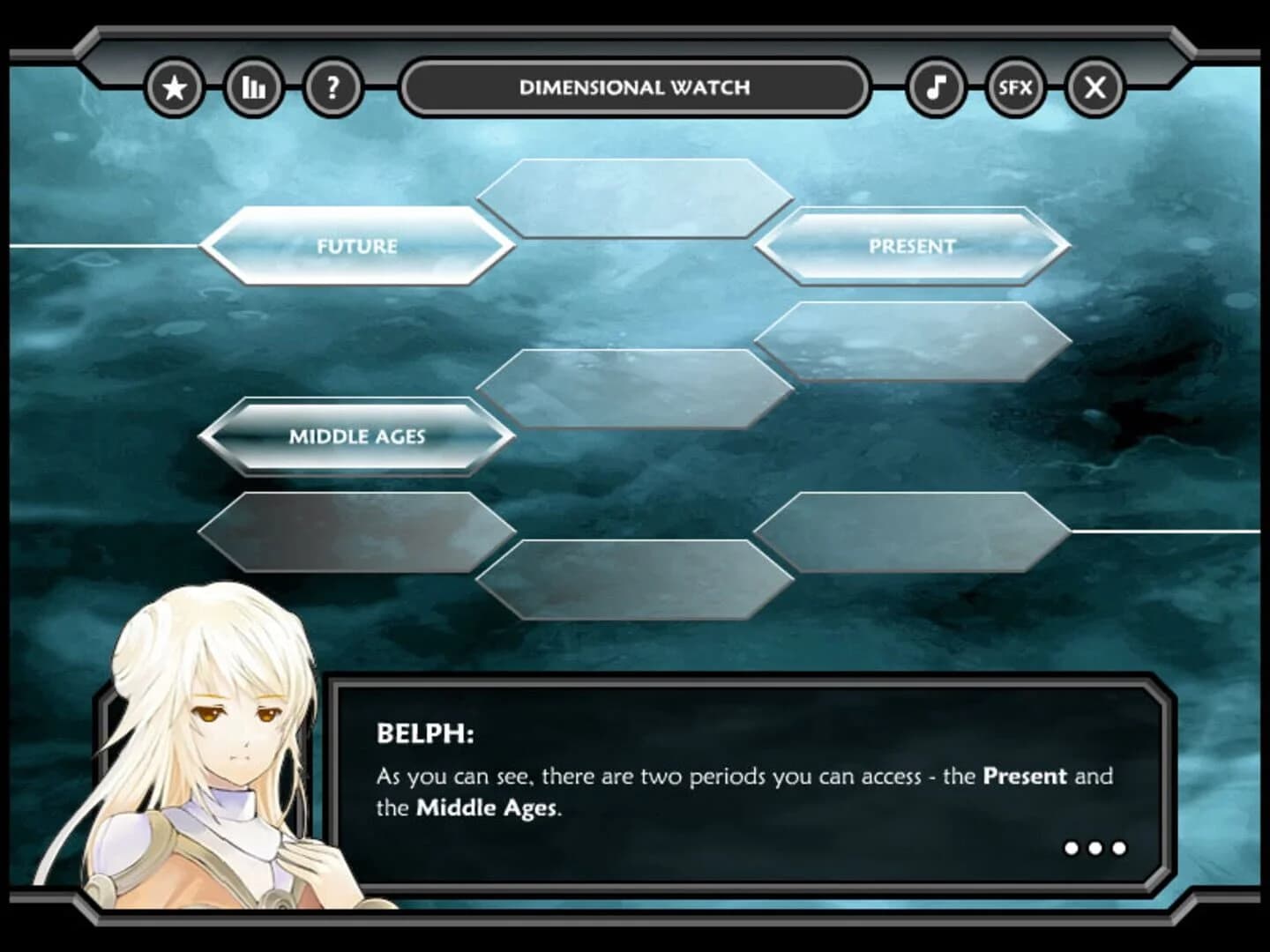Toggle sound effects with the SFX button
This screenshot has width=1270, height=952.
(1015, 86)
